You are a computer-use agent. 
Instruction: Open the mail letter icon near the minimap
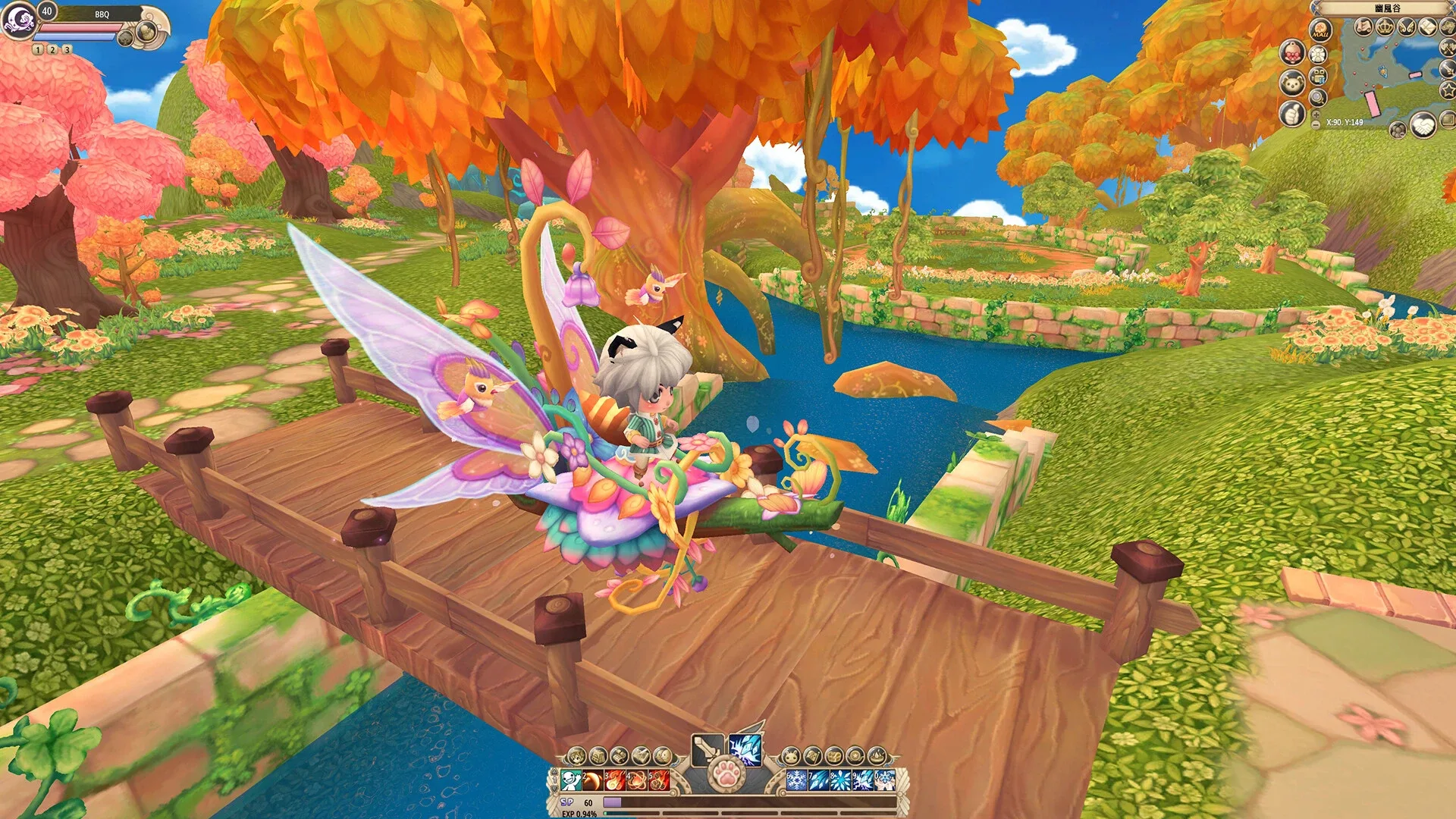tap(1426, 27)
